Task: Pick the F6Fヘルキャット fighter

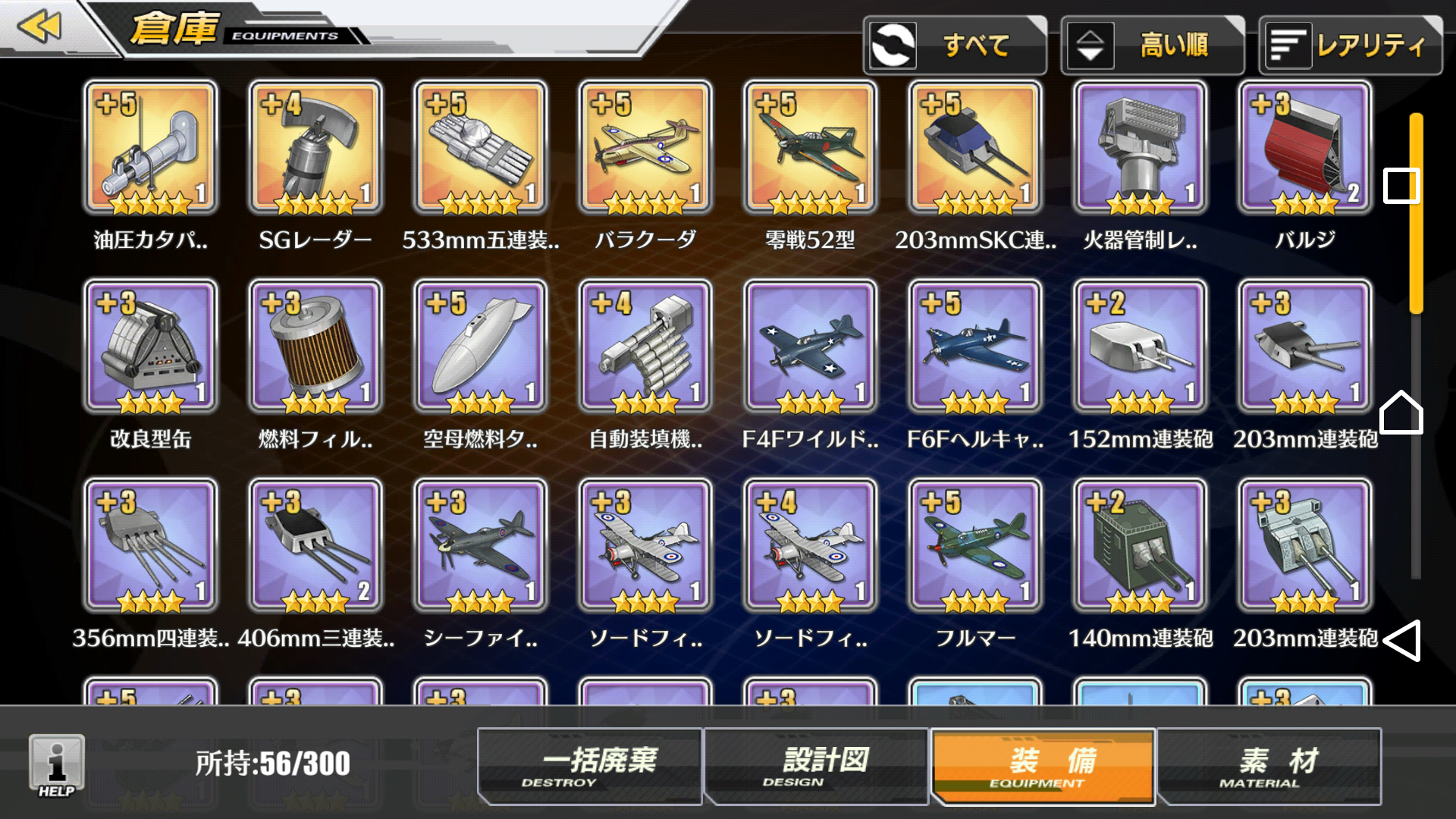Action: click(x=975, y=347)
